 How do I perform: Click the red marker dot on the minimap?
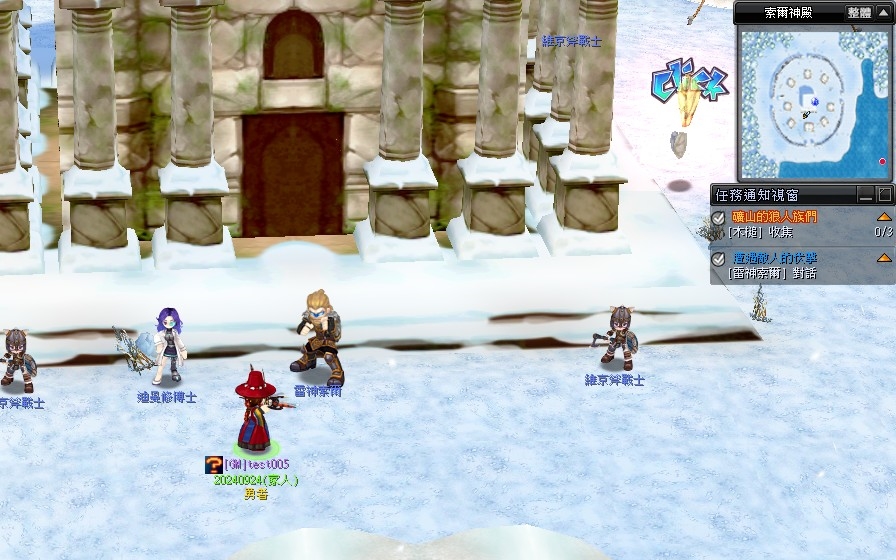coord(882,161)
